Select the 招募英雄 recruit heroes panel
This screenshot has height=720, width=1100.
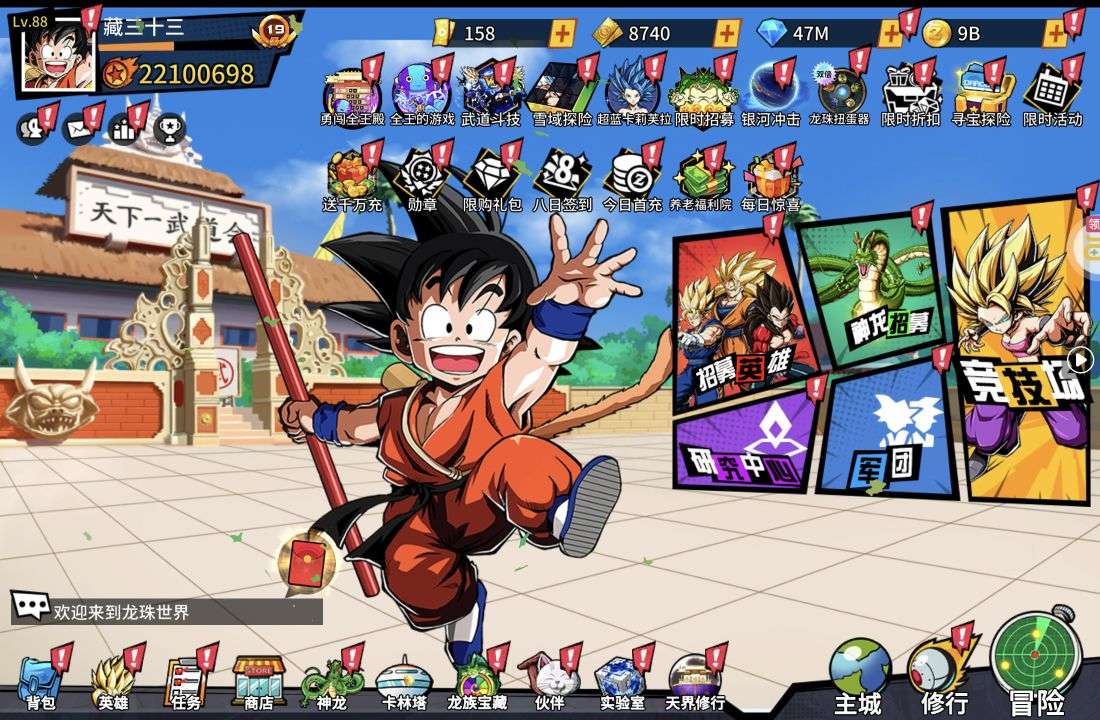tap(738, 322)
